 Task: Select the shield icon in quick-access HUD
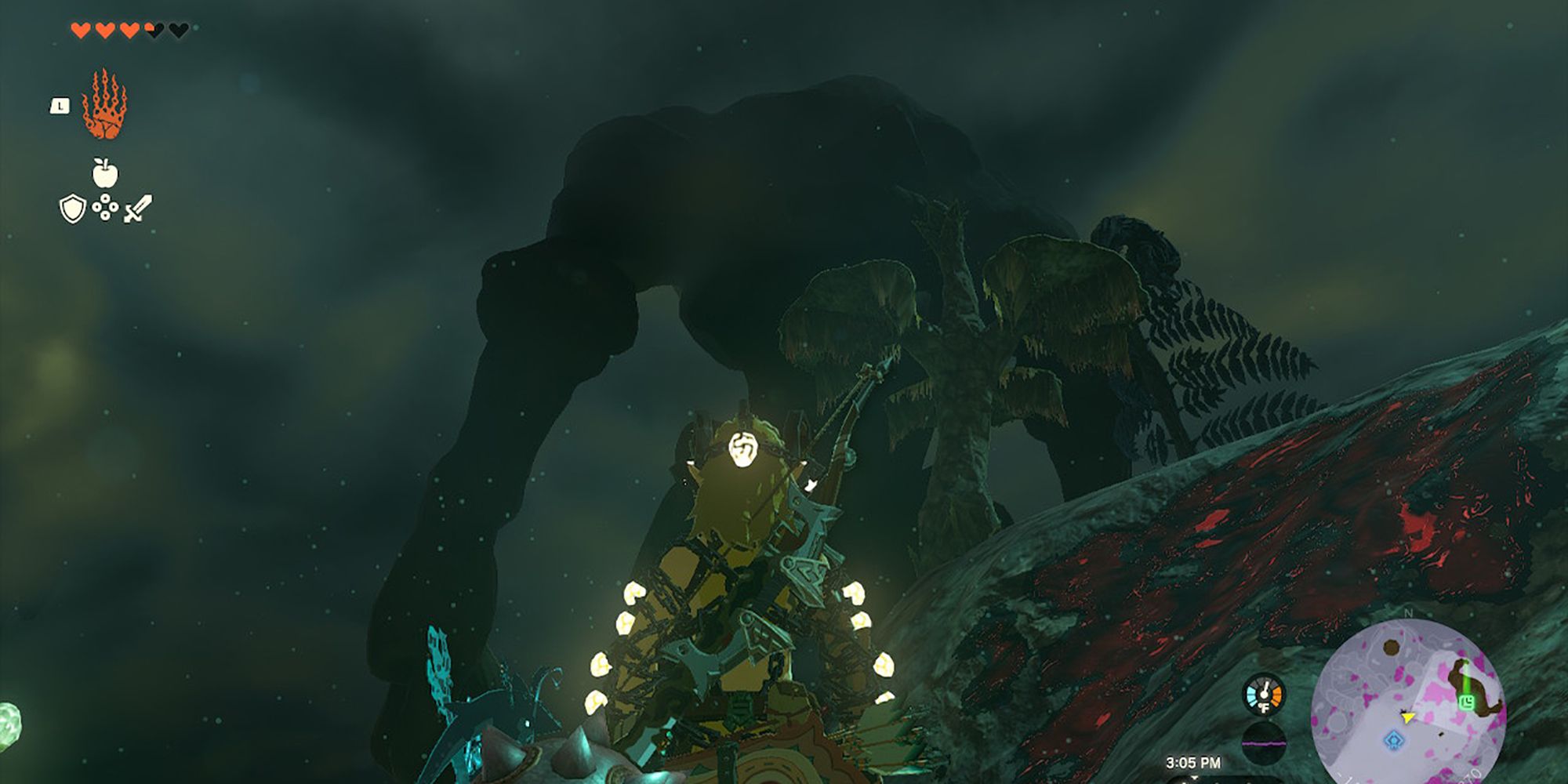pos(72,208)
